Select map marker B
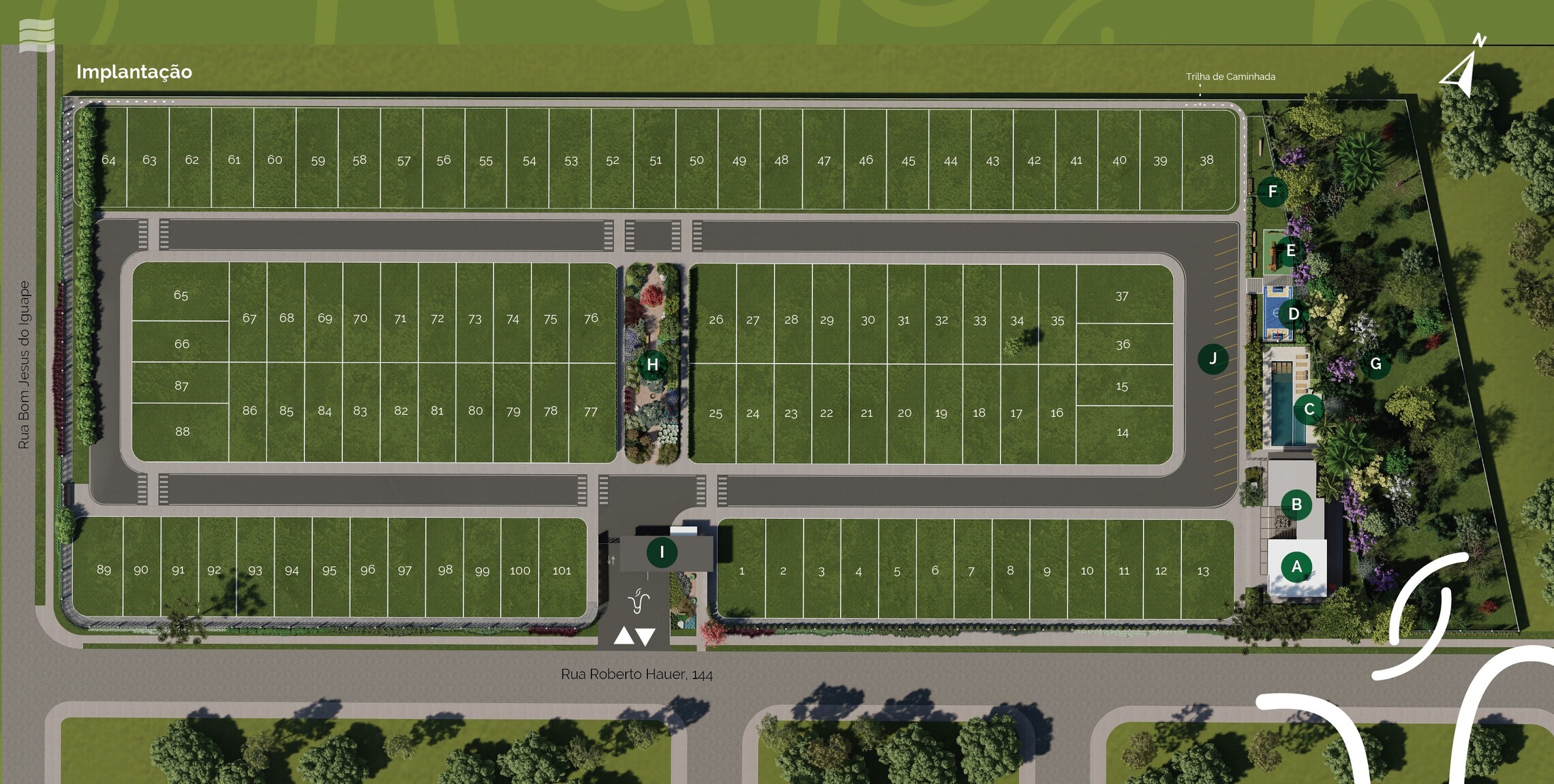Image resolution: width=1554 pixels, height=784 pixels. (1296, 505)
